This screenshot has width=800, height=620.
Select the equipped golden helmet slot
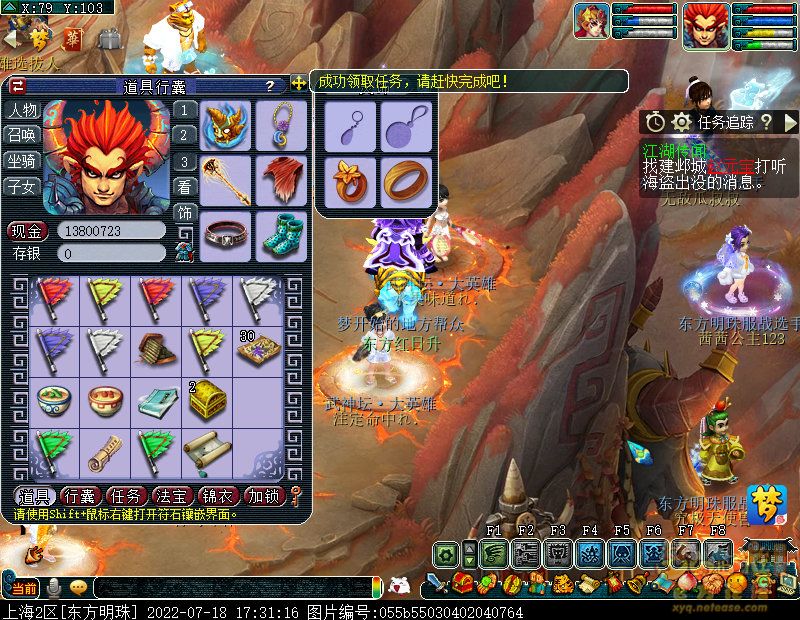tap(226, 126)
